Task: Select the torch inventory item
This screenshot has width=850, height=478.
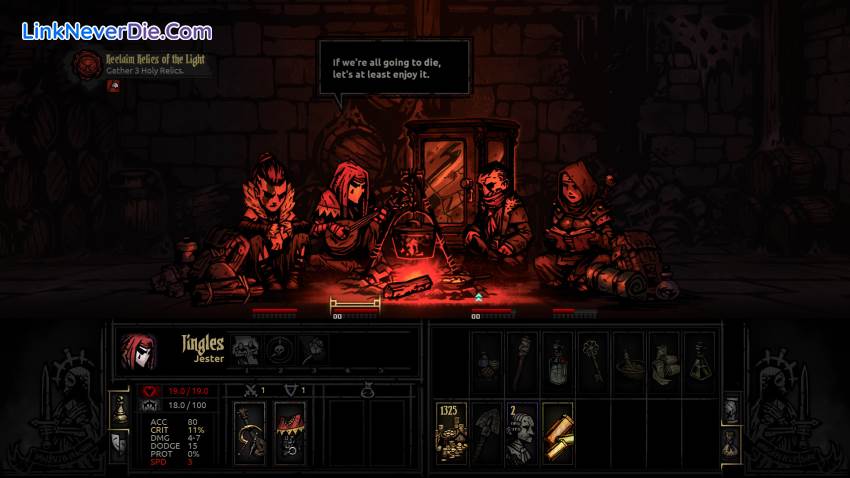Action: point(522,362)
